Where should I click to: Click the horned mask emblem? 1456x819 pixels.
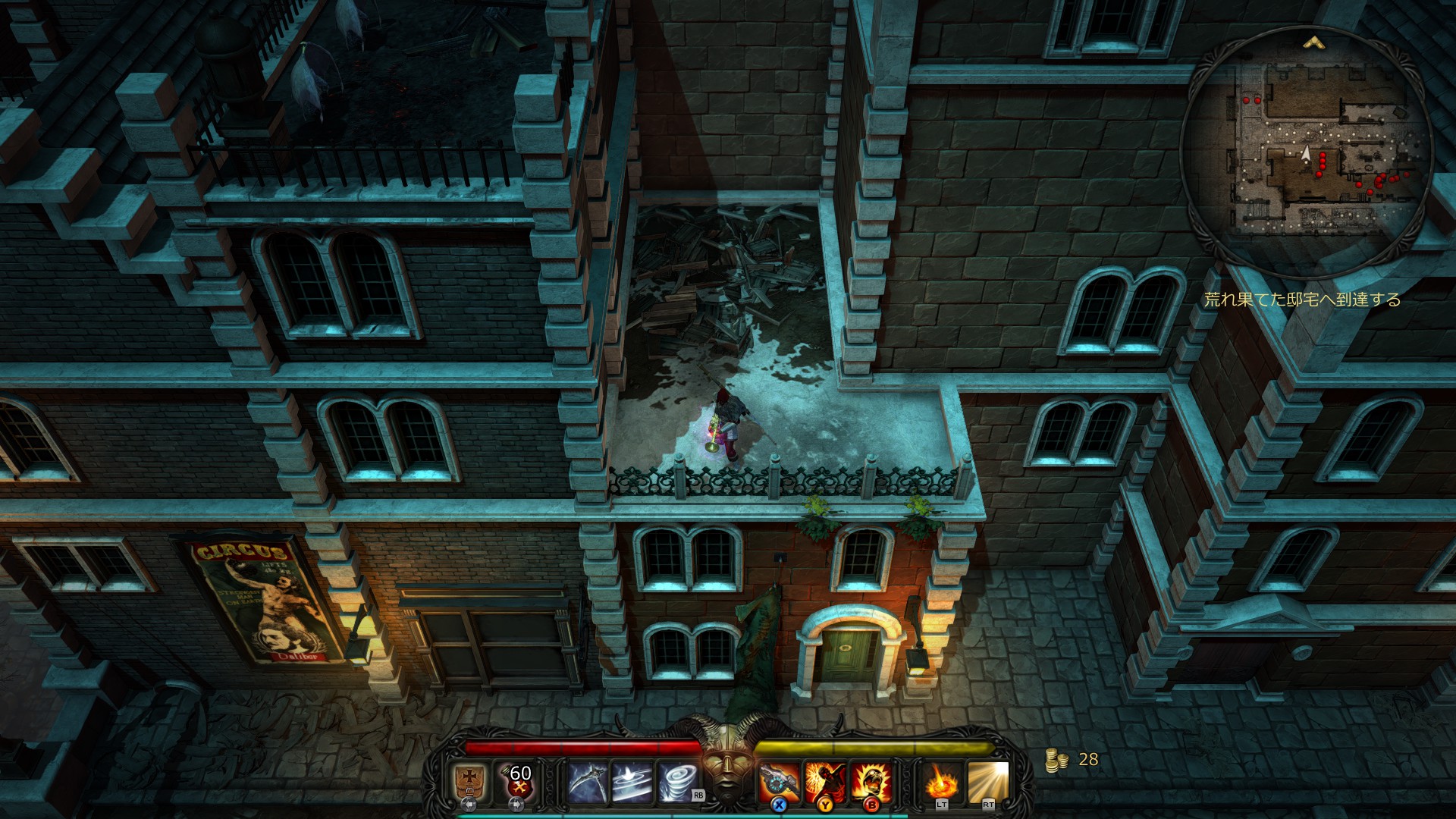(727, 758)
